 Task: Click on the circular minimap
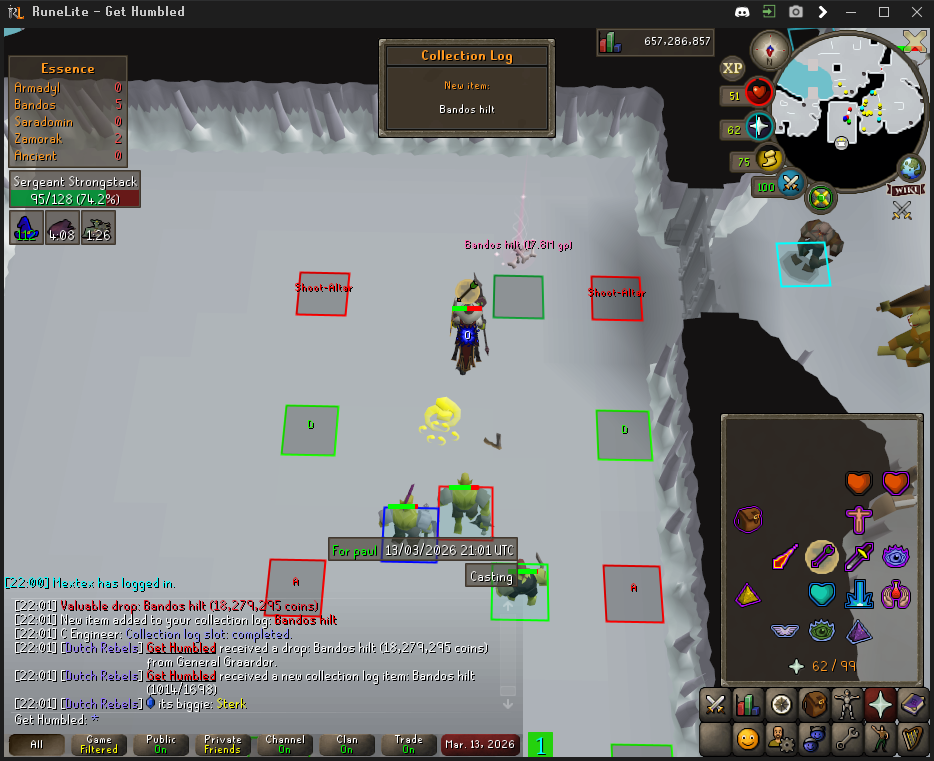click(848, 110)
